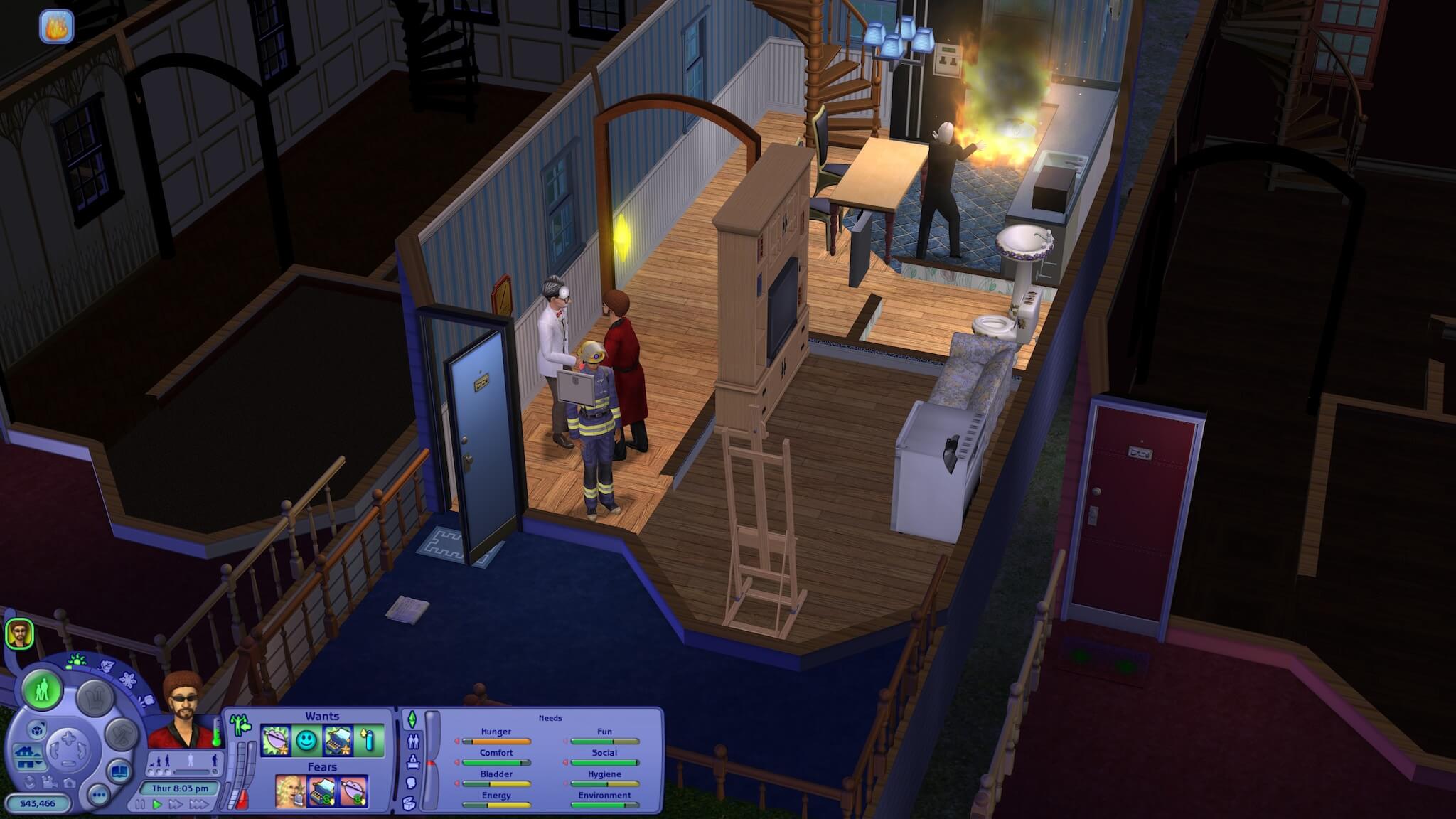Collapse the Needs panel using the divider handle
The image size is (1456, 819).
tap(431, 764)
